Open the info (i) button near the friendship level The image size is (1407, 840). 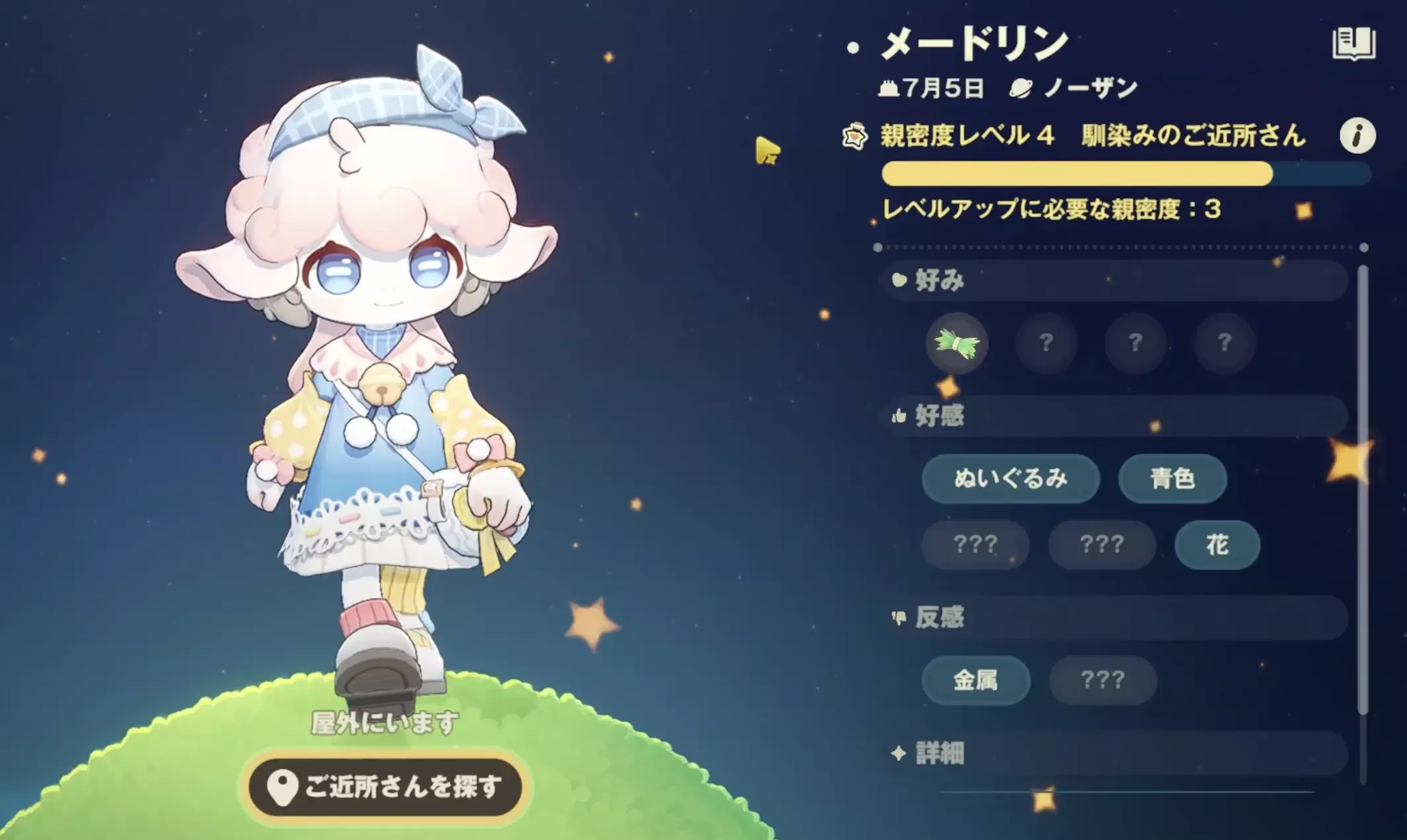point(1357,136)
